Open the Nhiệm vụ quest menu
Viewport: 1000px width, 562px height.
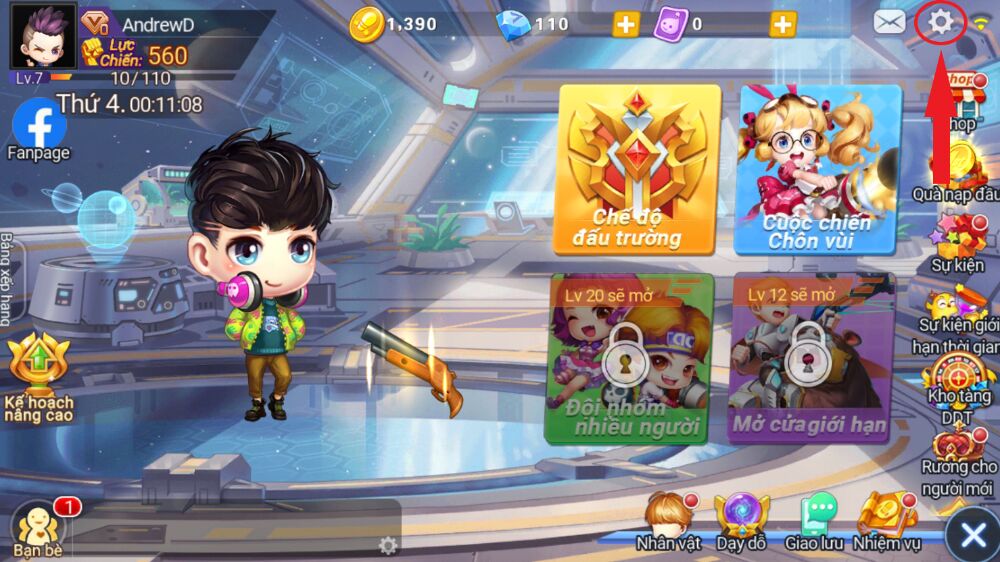[886, 521]
